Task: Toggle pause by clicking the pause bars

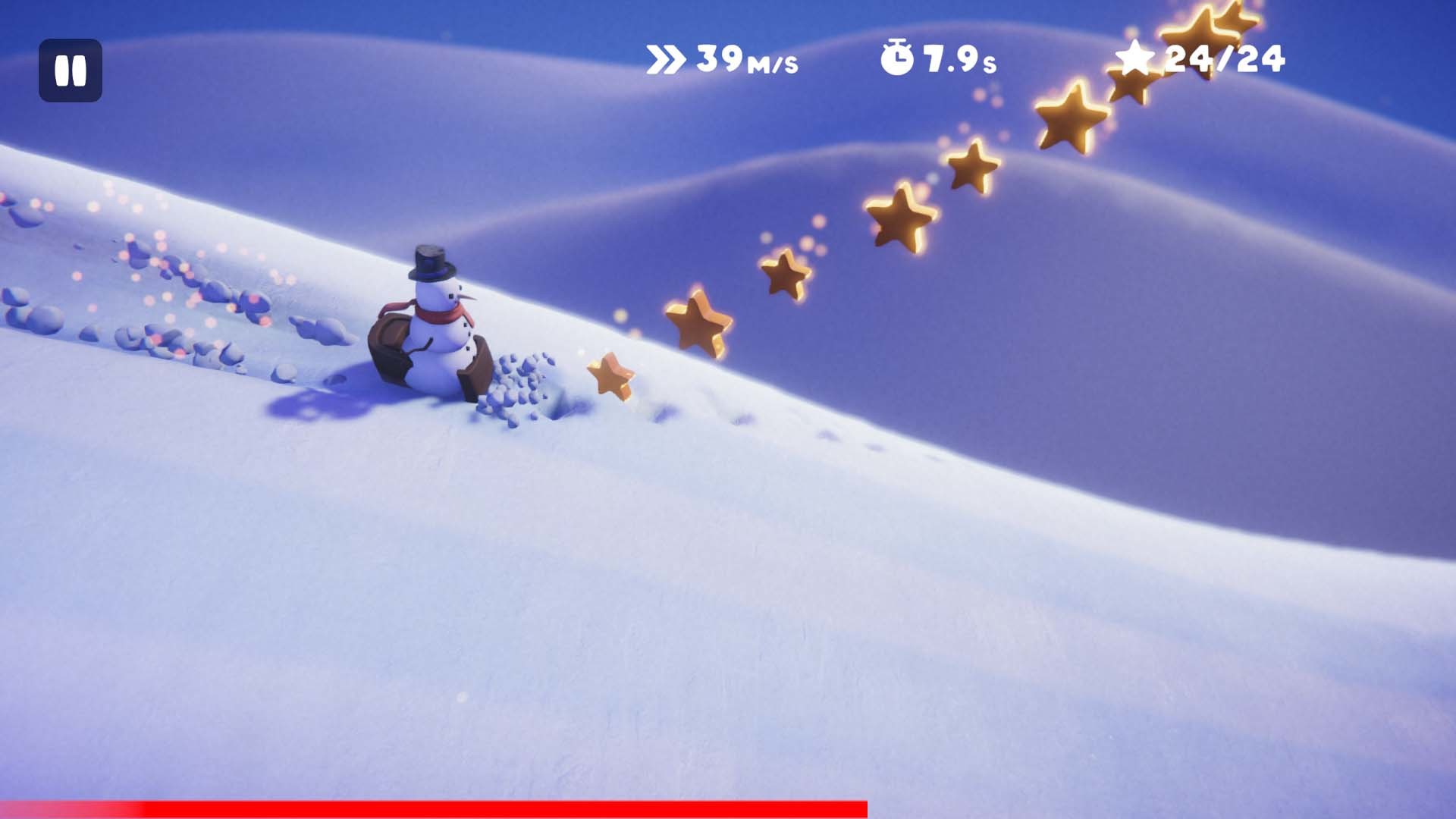Action: (x=72, y=72)
